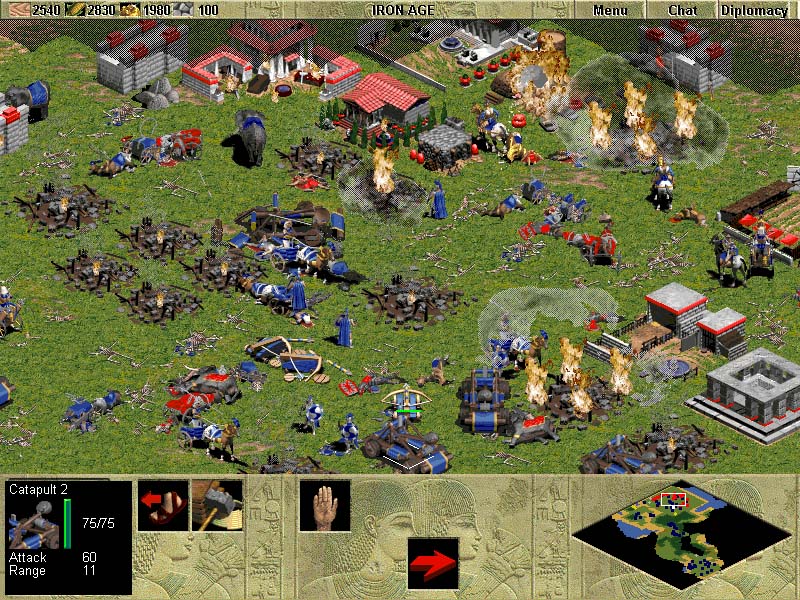The width and height of the screenshot is (800, 600).
Task: Click the sandal with red arrow command
Action: coord(163,505)
